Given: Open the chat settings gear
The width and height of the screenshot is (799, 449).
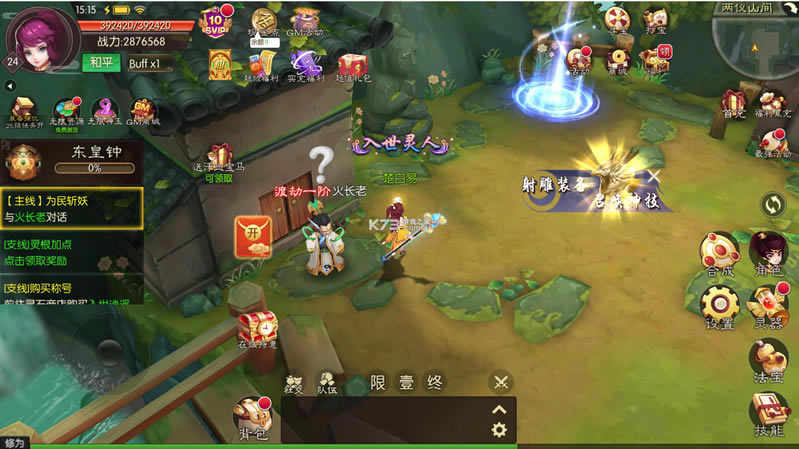Looking at the screenshot, I should click(499, 430).
